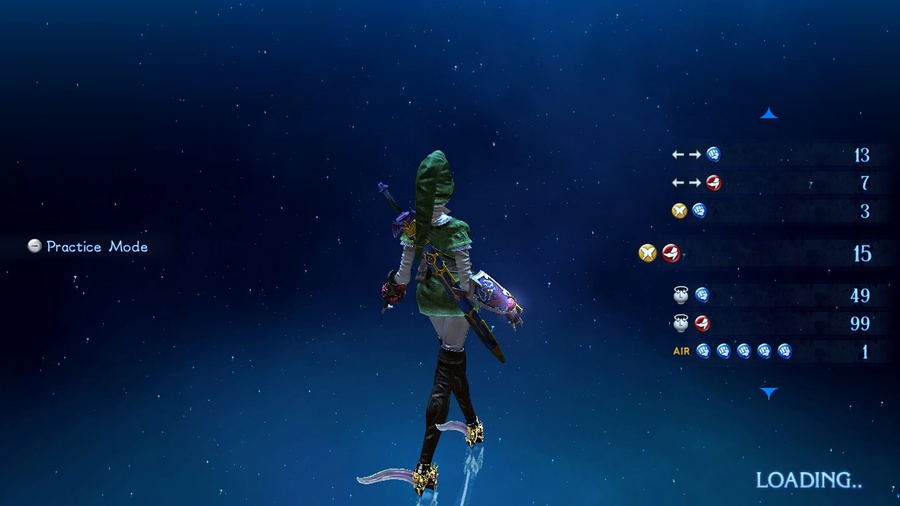The image size is (900, 506).
Task: Click the down arrow below the combo list
Action: (x=768, y=393)
